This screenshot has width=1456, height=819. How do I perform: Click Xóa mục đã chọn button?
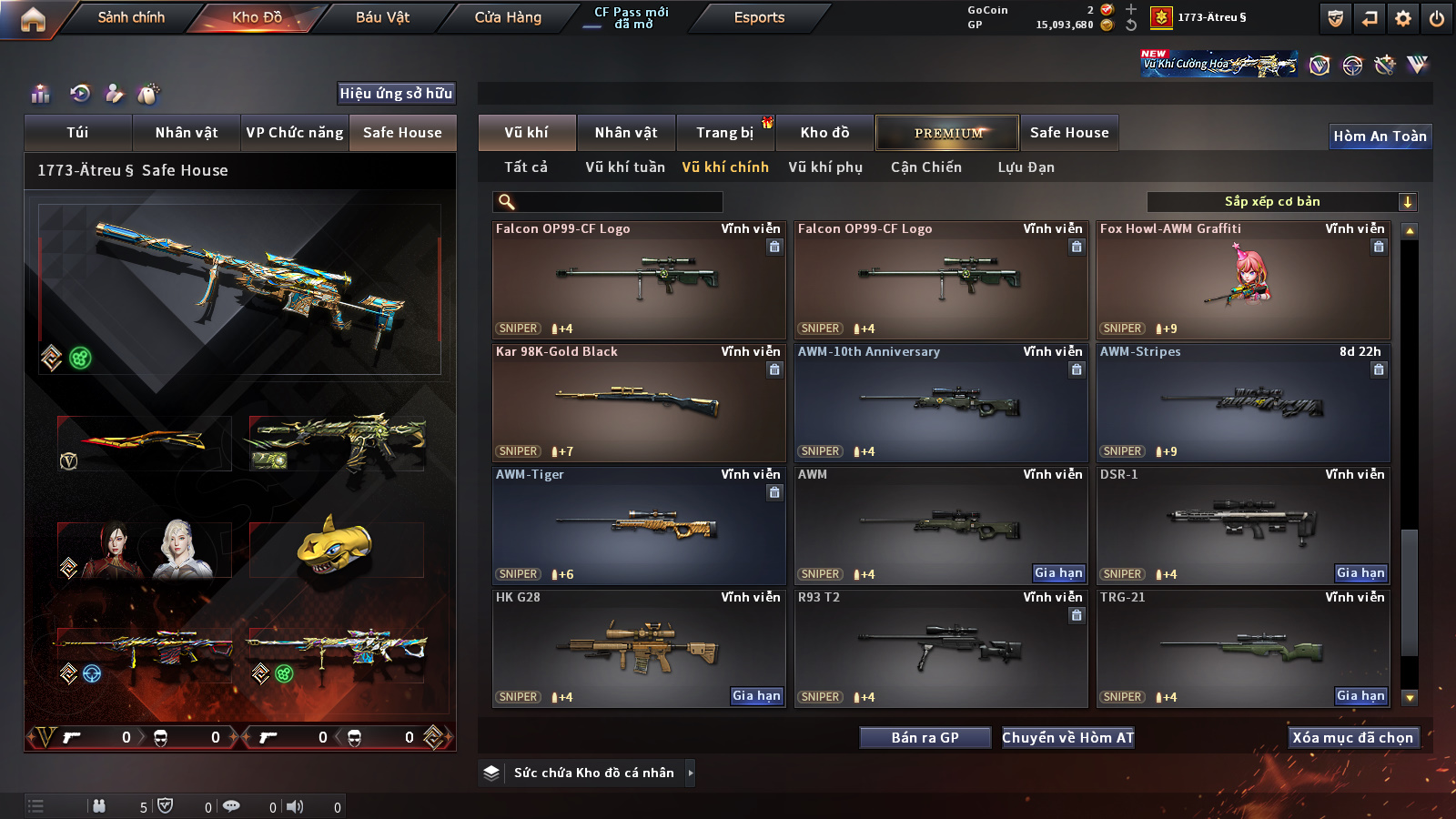tap(1353, 738)
